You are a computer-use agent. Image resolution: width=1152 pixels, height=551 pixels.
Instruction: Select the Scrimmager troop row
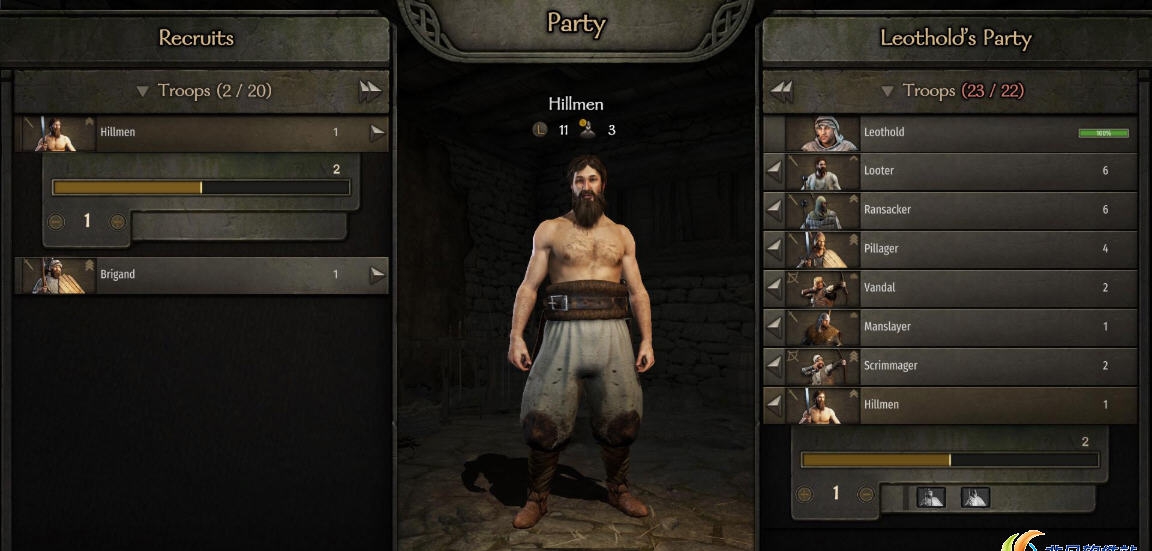(960, 366)
